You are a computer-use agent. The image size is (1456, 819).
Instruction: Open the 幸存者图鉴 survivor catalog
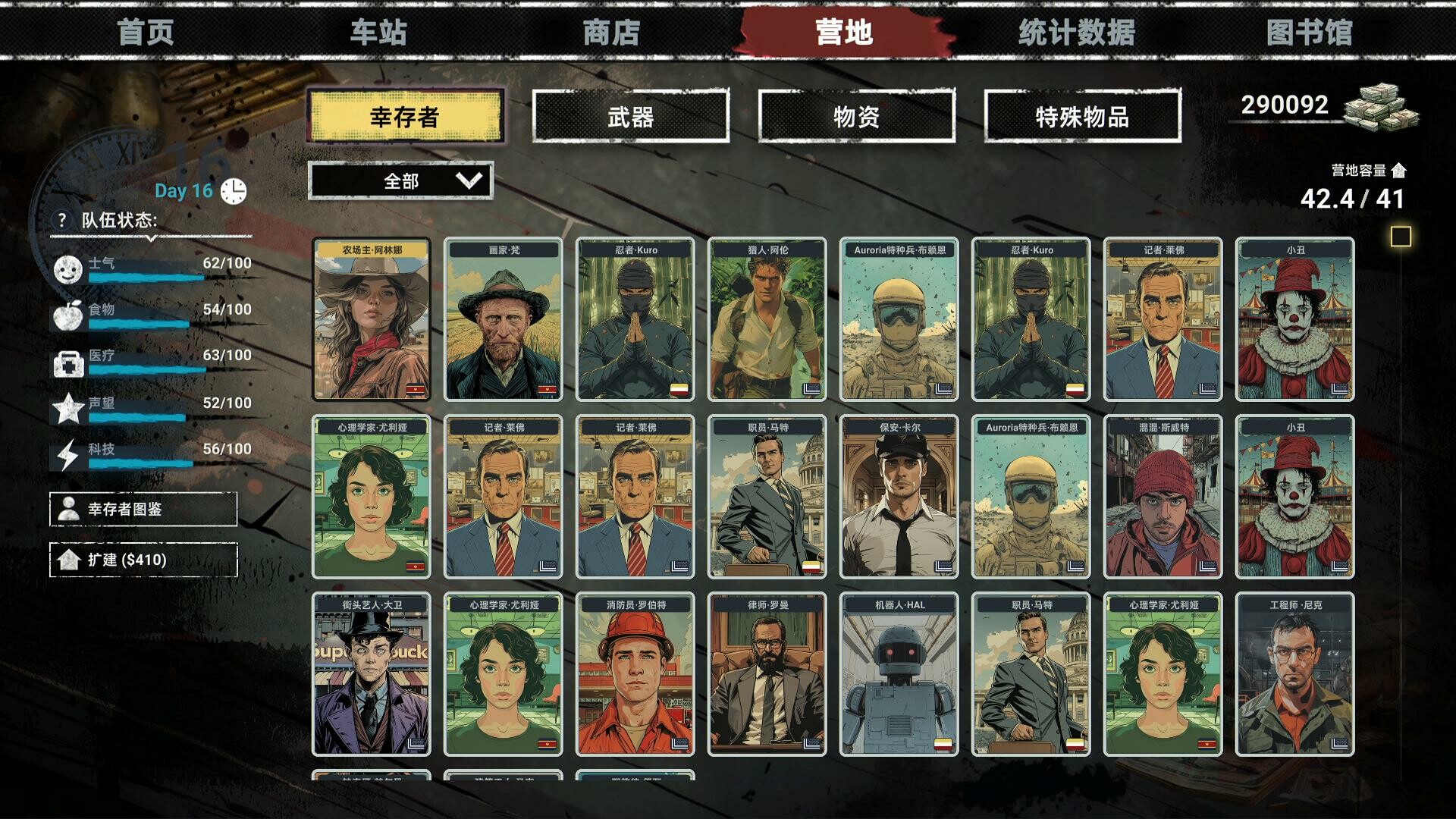(x=143, y=509)
